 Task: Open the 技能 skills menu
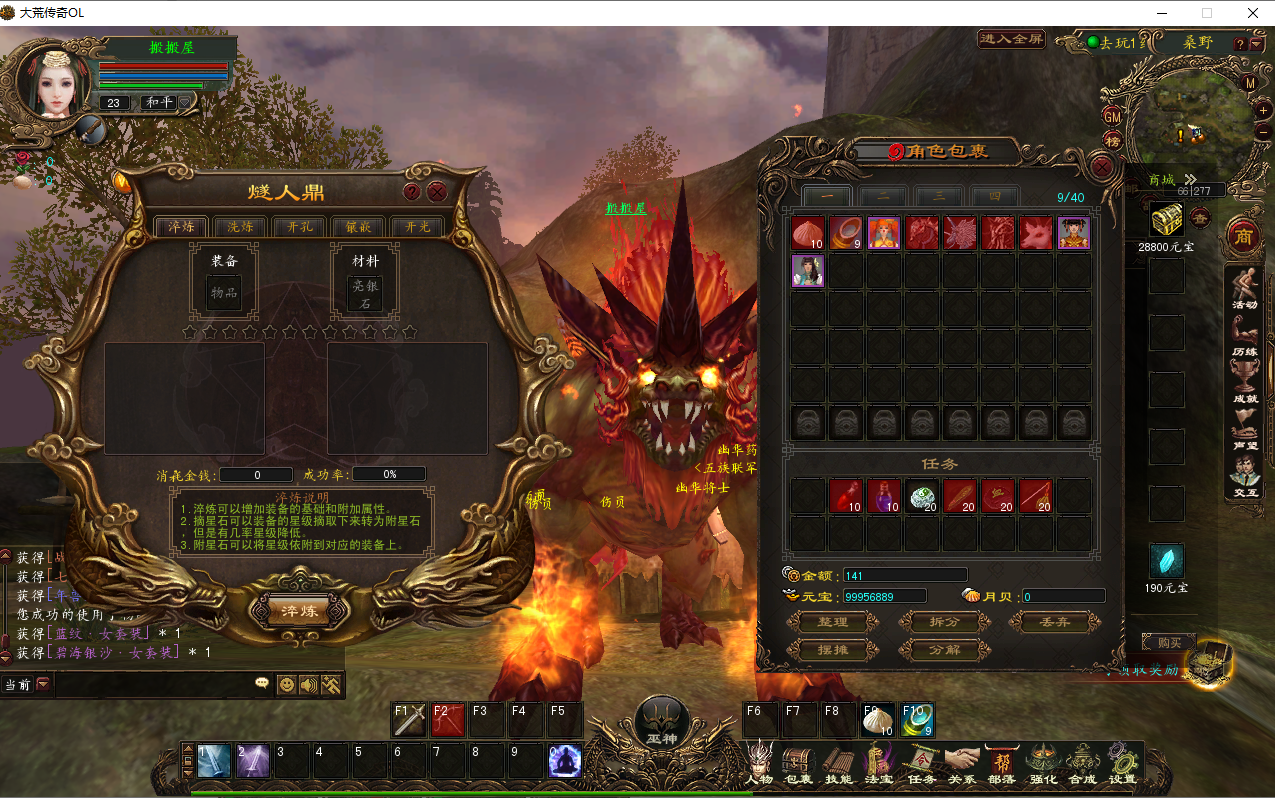[838, 764]
